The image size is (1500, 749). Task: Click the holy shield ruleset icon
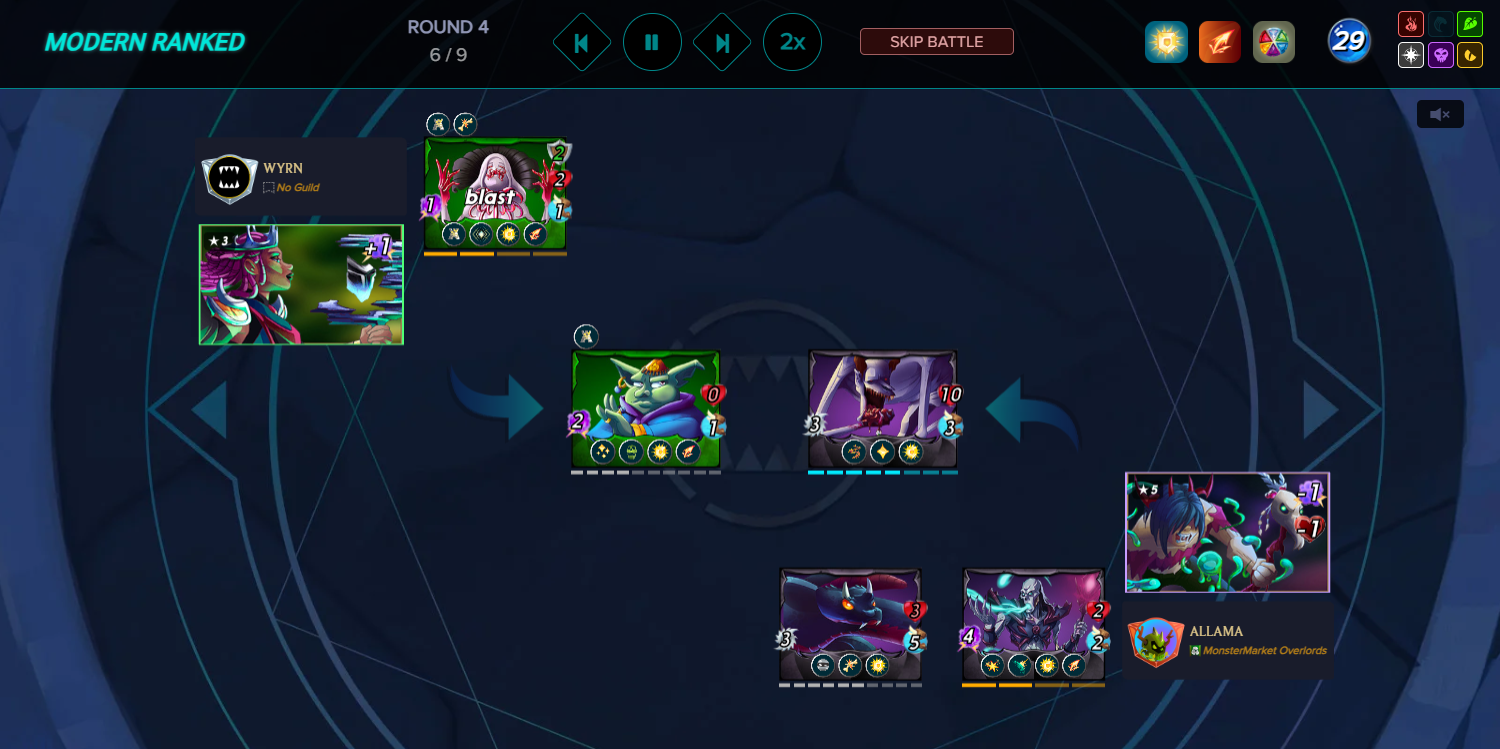pyautogui.click(x=1166, y=42)
